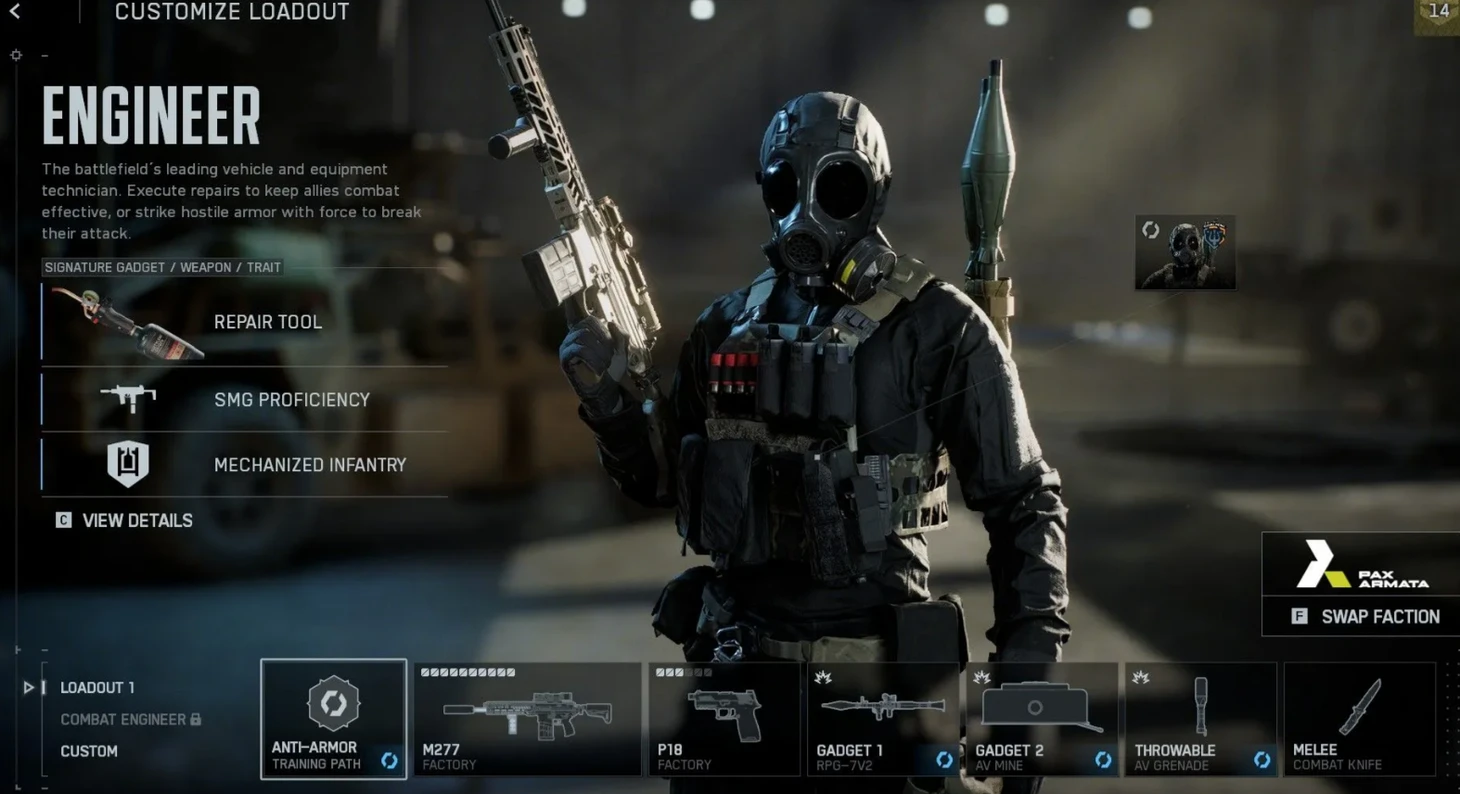Choose the SMG Proficiency row
The image size is (1460, 794).
pos(244,399)
